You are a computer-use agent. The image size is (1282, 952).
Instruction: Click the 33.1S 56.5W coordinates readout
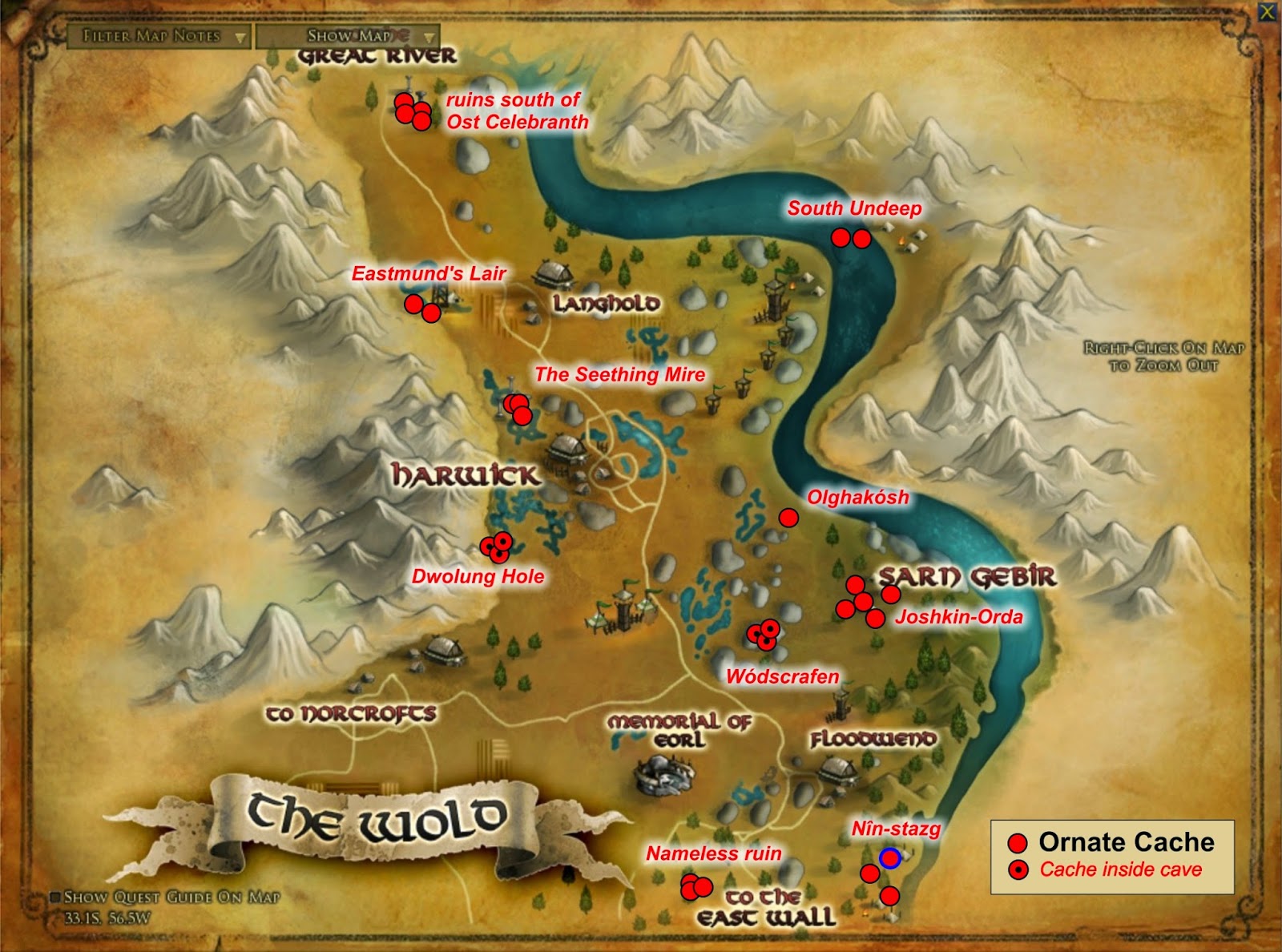[88, 918]
